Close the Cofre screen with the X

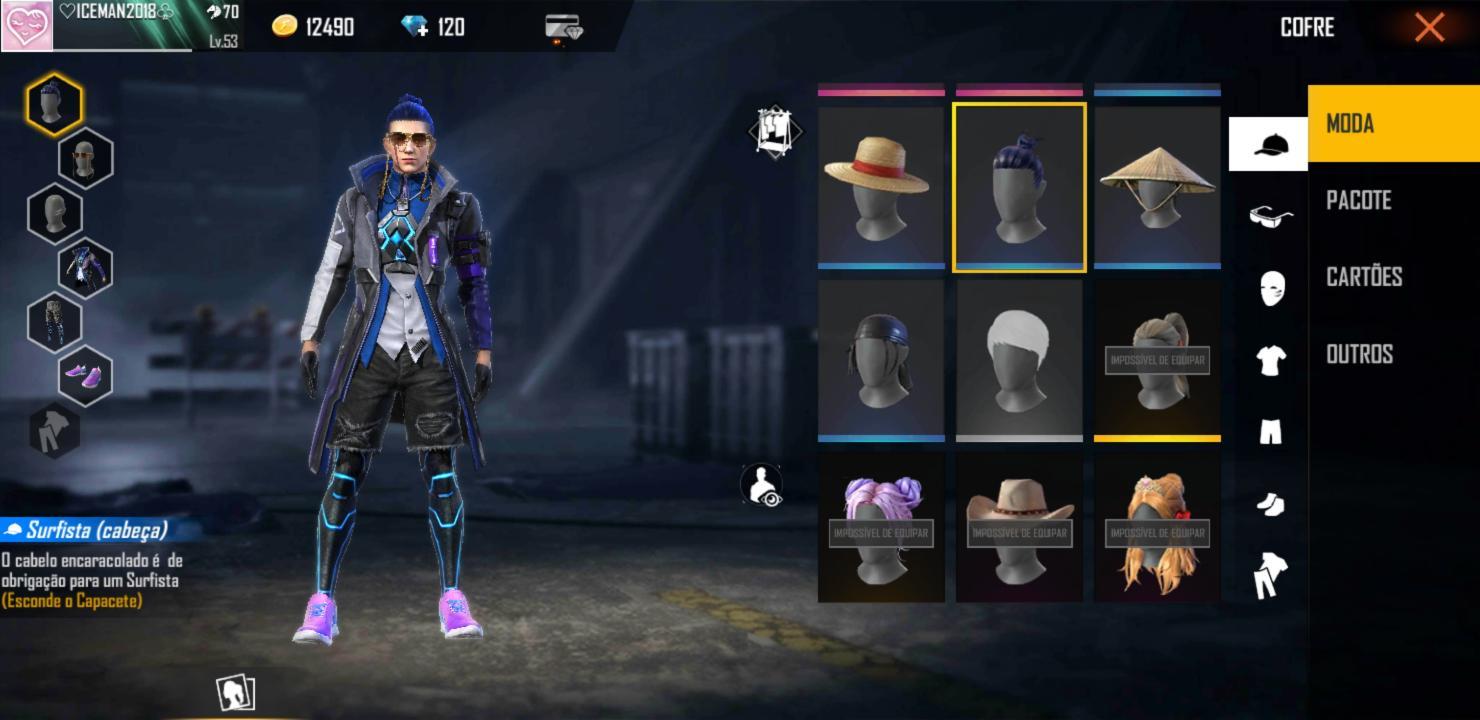pyautogui.click(x=1429, y=27)
